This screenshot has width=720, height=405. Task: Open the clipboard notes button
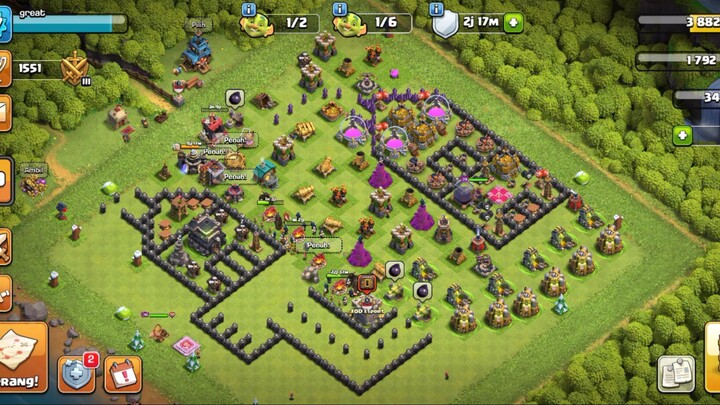pos(676,373)
